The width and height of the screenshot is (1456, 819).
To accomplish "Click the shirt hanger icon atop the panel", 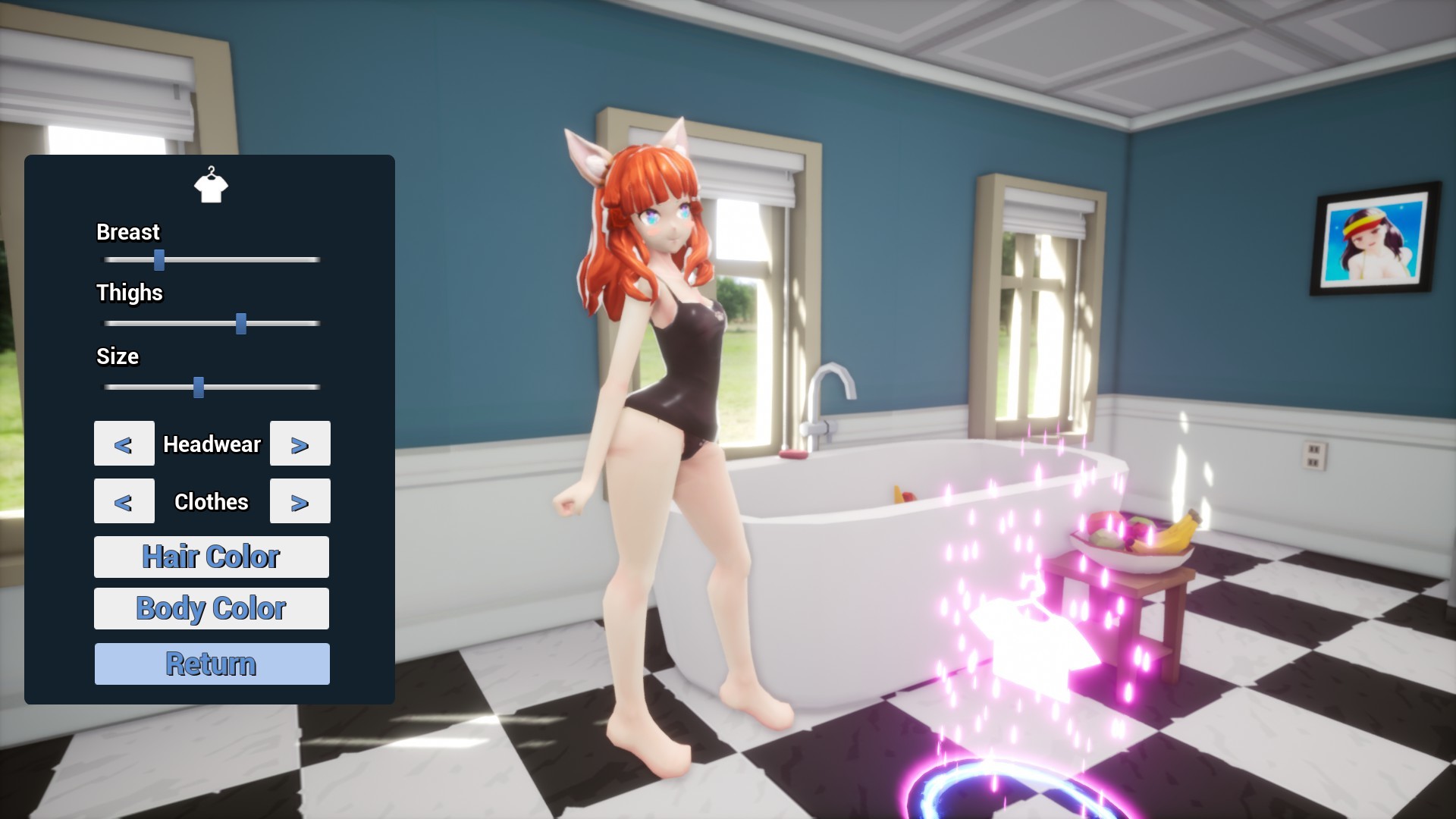I will (212, 186).
